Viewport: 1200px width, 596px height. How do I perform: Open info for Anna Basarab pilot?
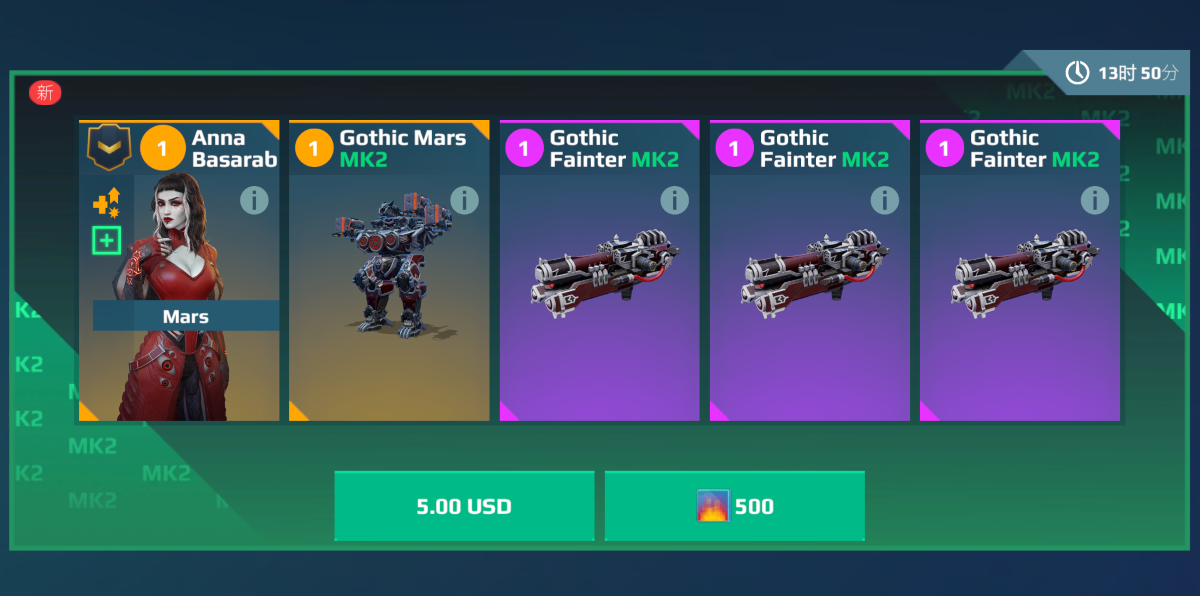pyautogui.click(x=254, y=201)
